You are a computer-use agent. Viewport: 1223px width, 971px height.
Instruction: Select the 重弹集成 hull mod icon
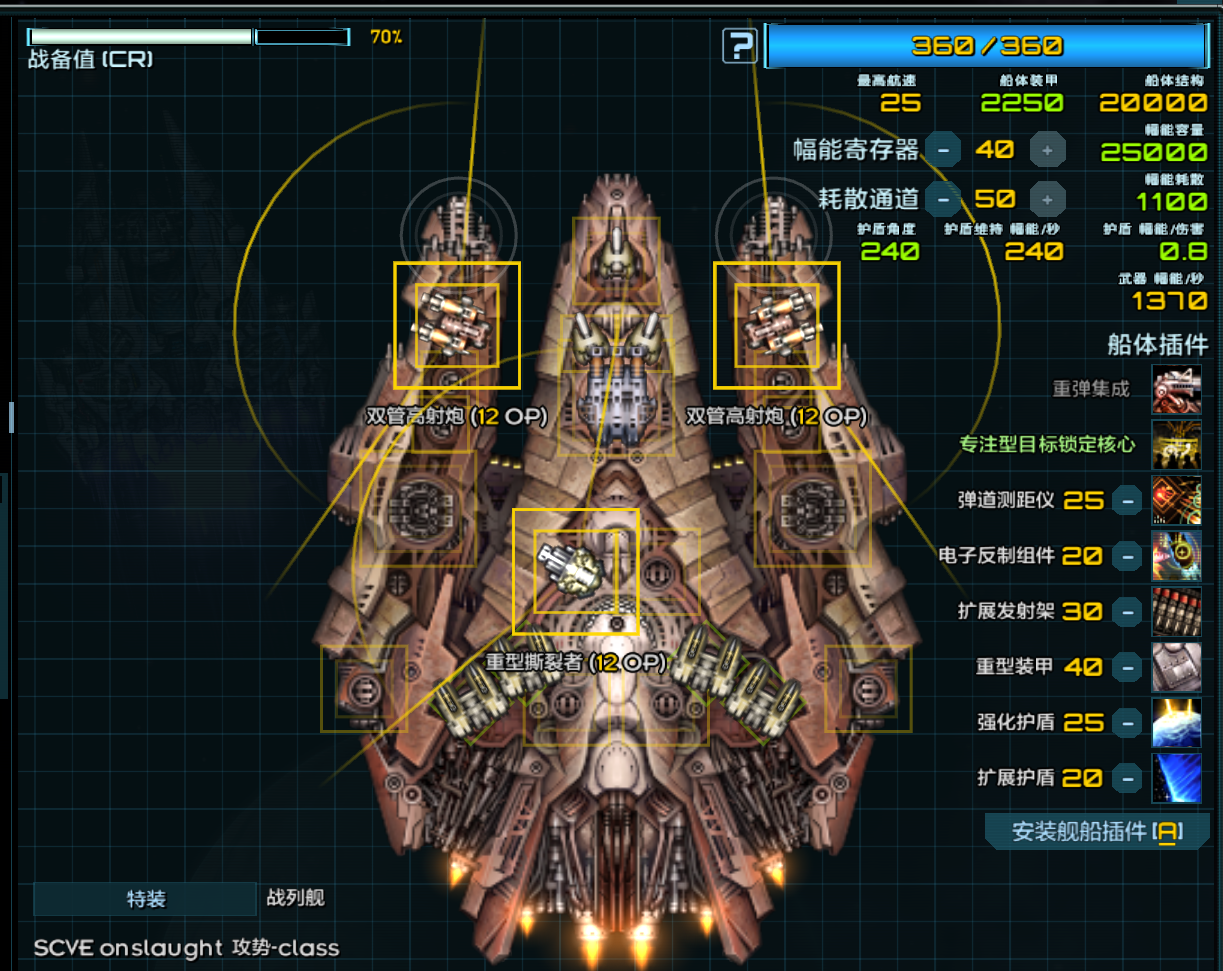1176,389
